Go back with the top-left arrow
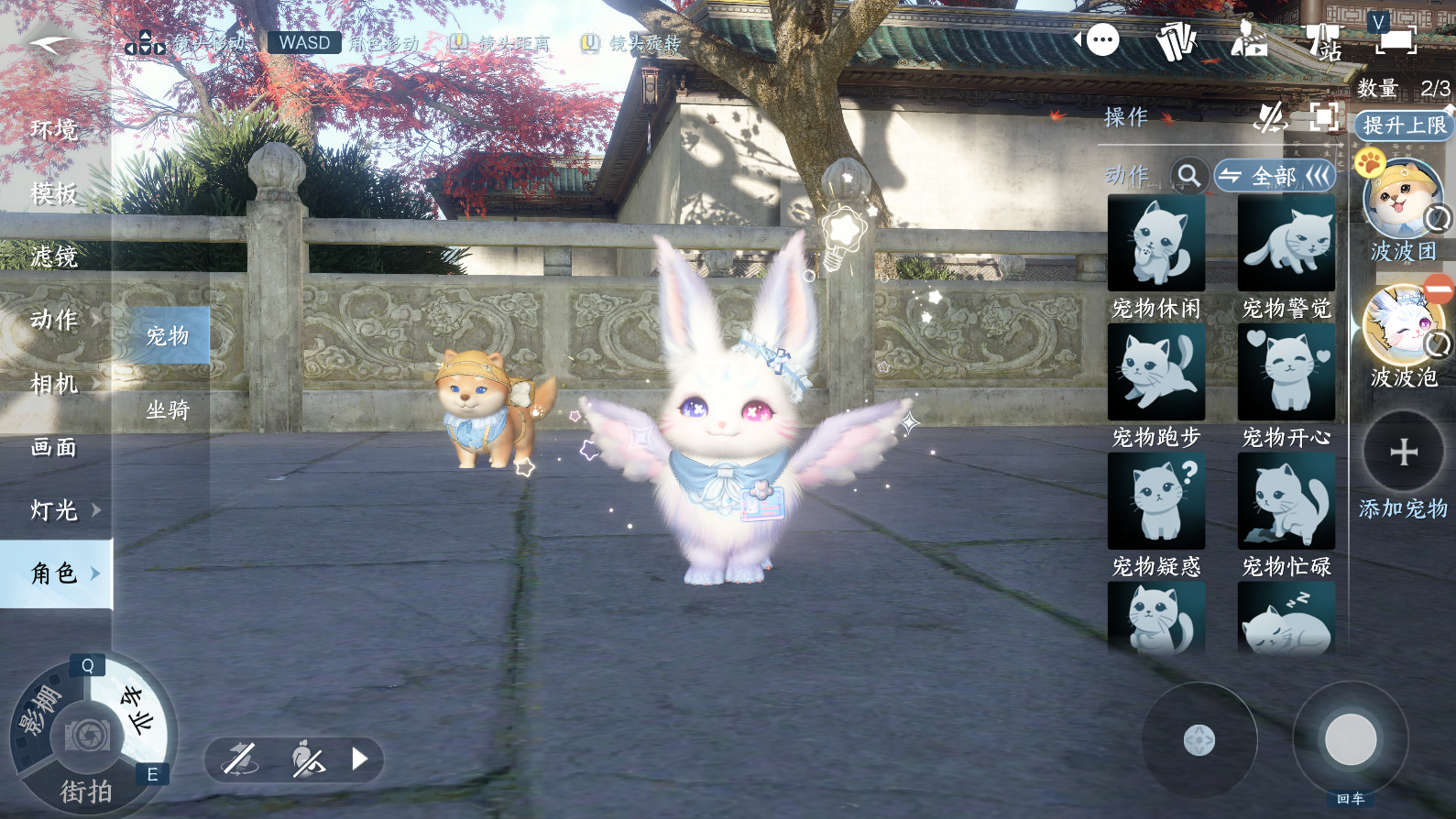 [49, 44]
